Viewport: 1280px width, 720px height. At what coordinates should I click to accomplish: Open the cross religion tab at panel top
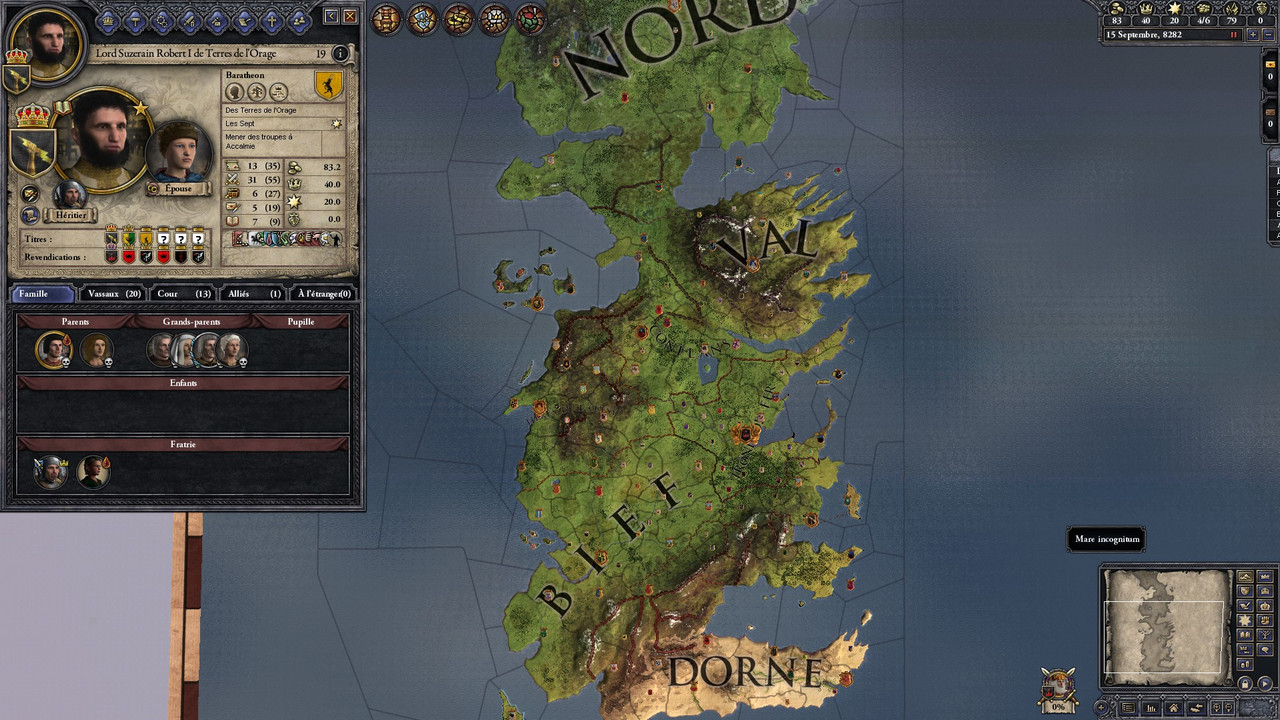point(271,20)
